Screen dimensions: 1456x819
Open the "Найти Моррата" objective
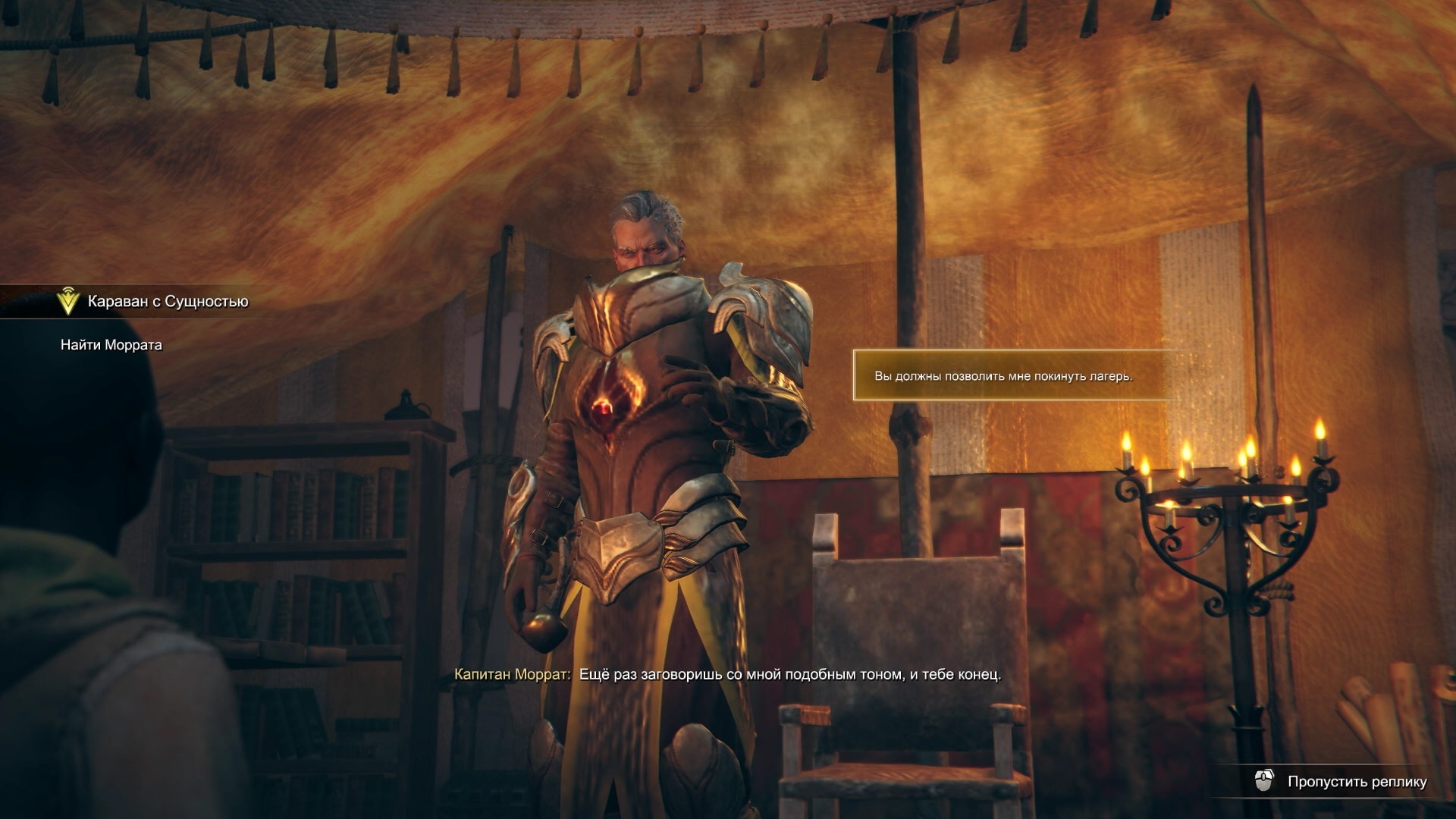tap(111, 345)
